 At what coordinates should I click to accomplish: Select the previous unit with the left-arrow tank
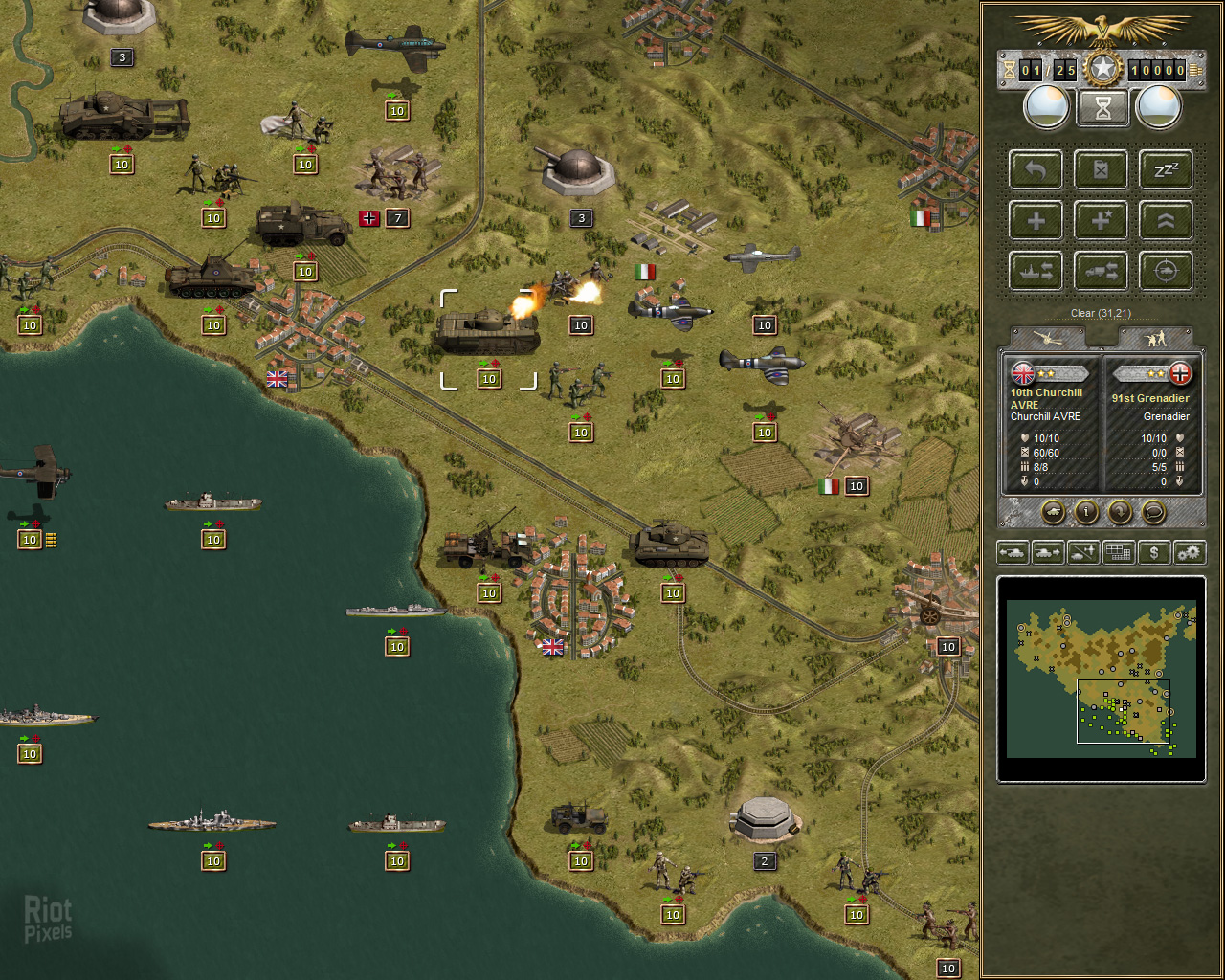pyautogui.click(x=1013, y=552)
